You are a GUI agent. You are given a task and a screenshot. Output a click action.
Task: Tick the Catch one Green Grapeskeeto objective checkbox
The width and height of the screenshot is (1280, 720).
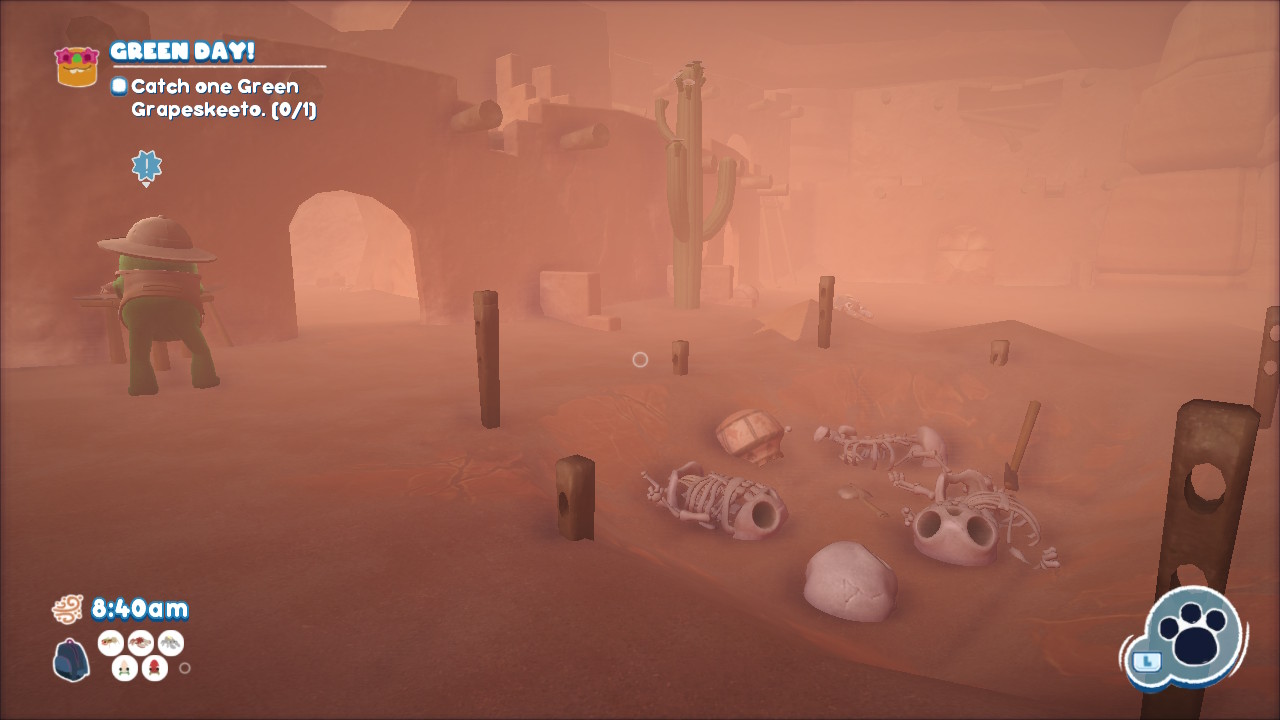tap(119, 86)
